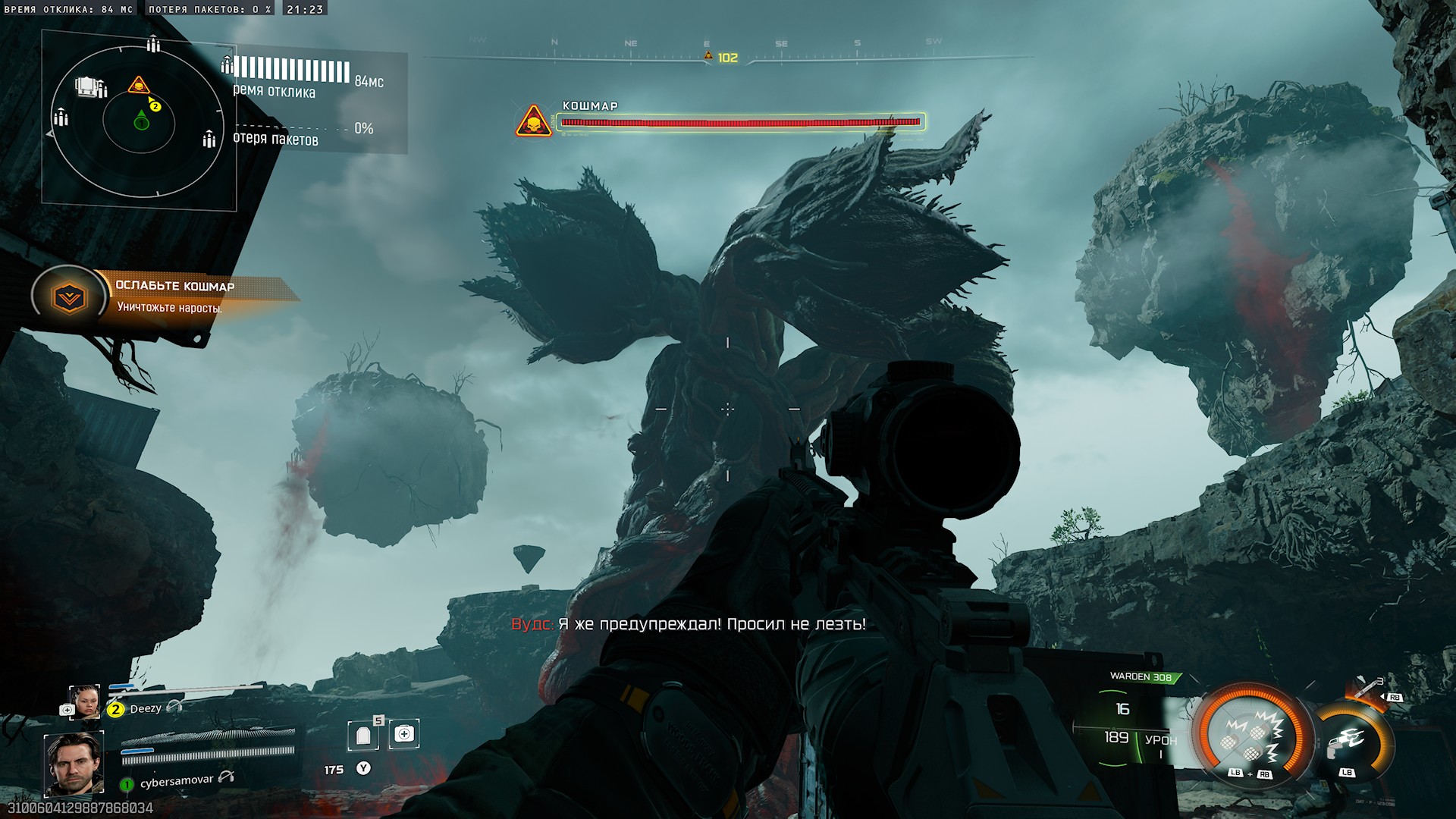Screen dimensions: 1456x819
Task: Use the medkit item slot
Action: click(x=404, y=734)
